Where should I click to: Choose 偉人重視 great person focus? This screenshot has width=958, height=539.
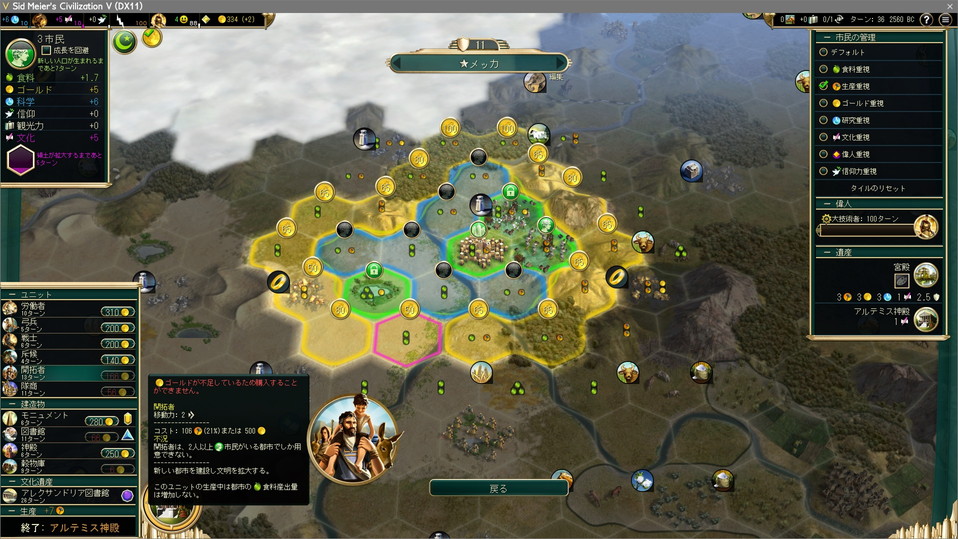click(823, 154)
